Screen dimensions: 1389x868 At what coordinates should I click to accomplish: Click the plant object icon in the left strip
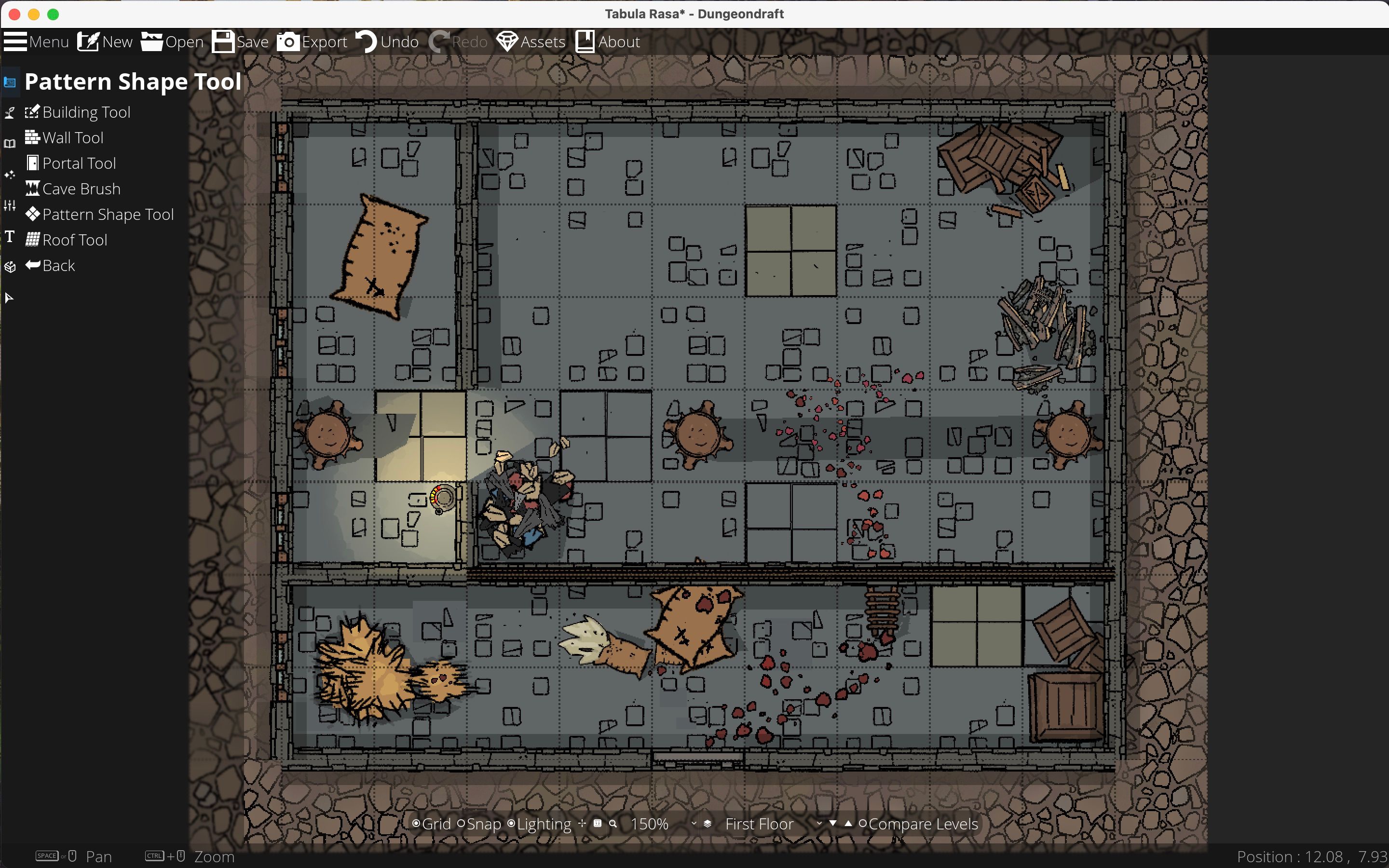pyautogui.click(x=9, y=112)
